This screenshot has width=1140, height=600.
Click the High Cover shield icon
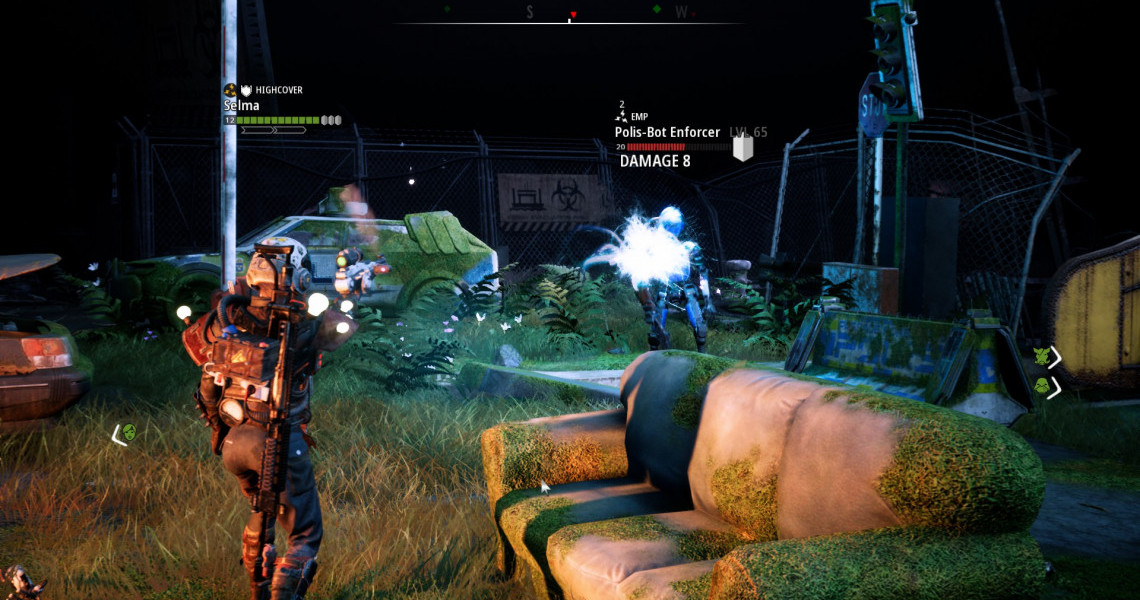247,90
